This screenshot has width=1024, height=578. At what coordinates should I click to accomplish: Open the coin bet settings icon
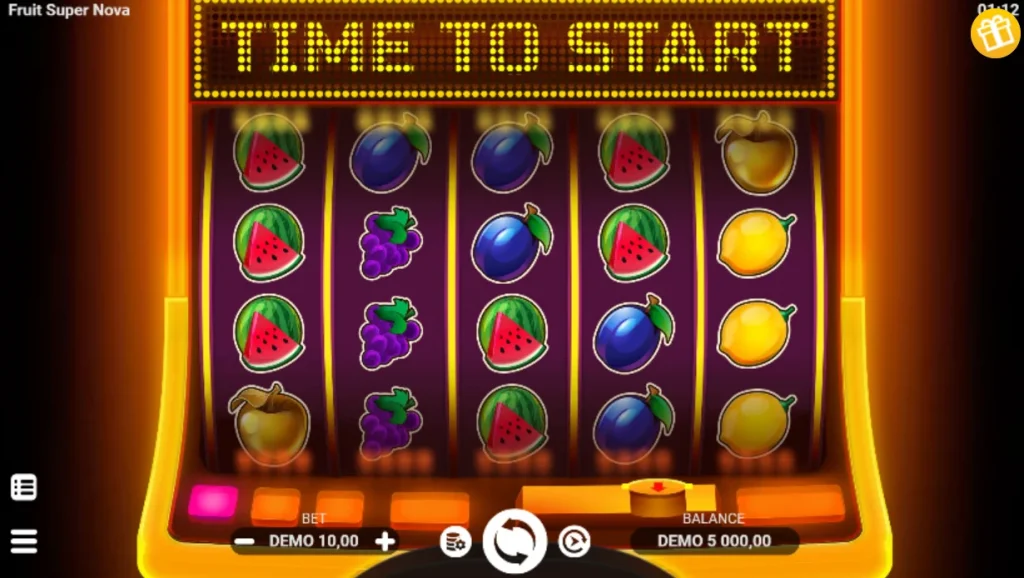(455, 542)
